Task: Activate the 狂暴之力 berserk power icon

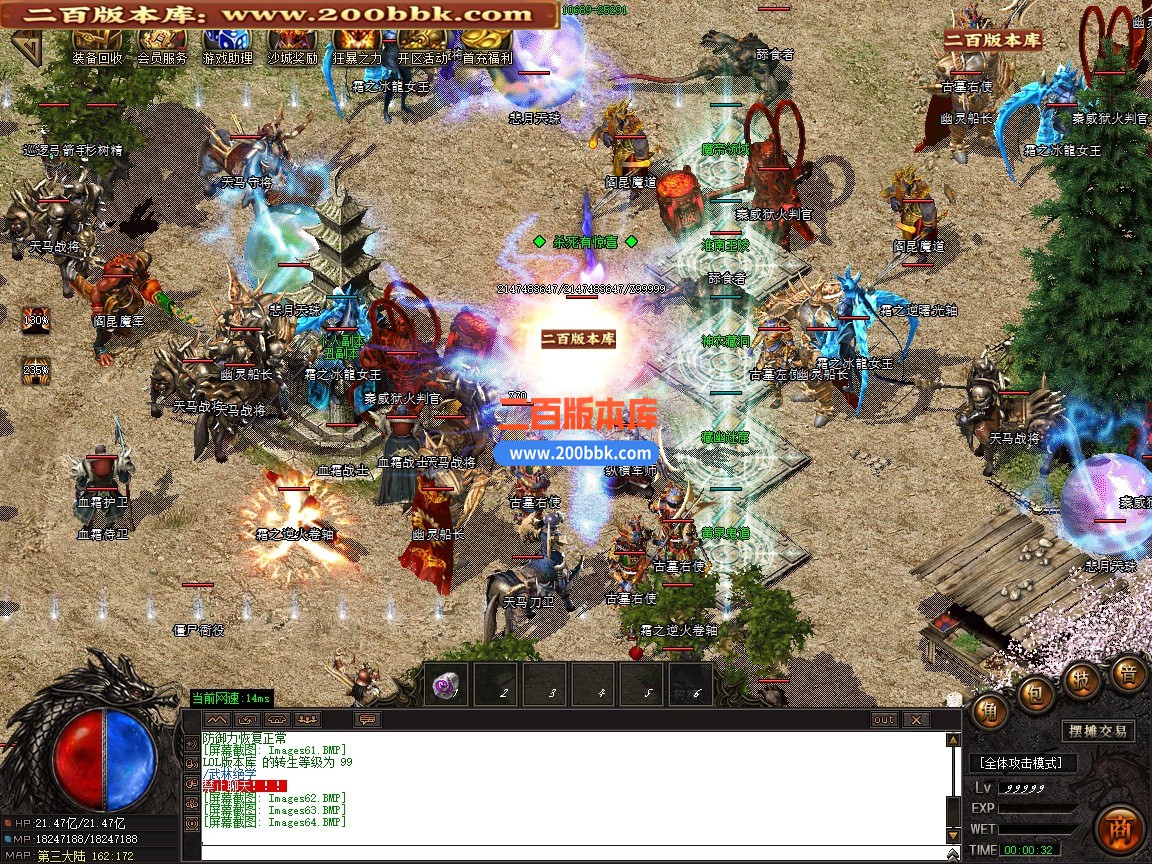Action: click(357, 45)
